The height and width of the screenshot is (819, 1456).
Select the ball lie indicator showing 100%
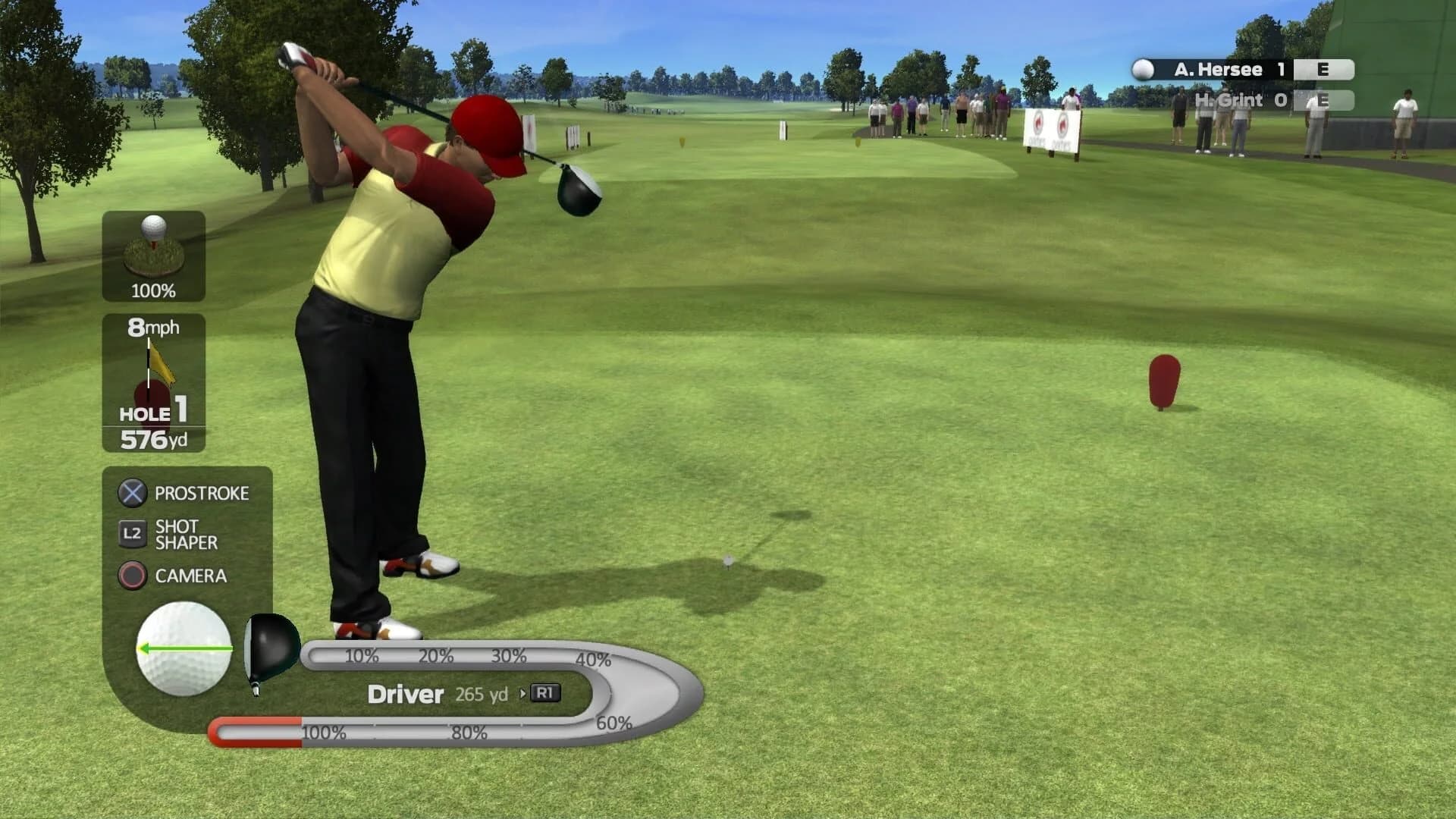tap(153, 254)
